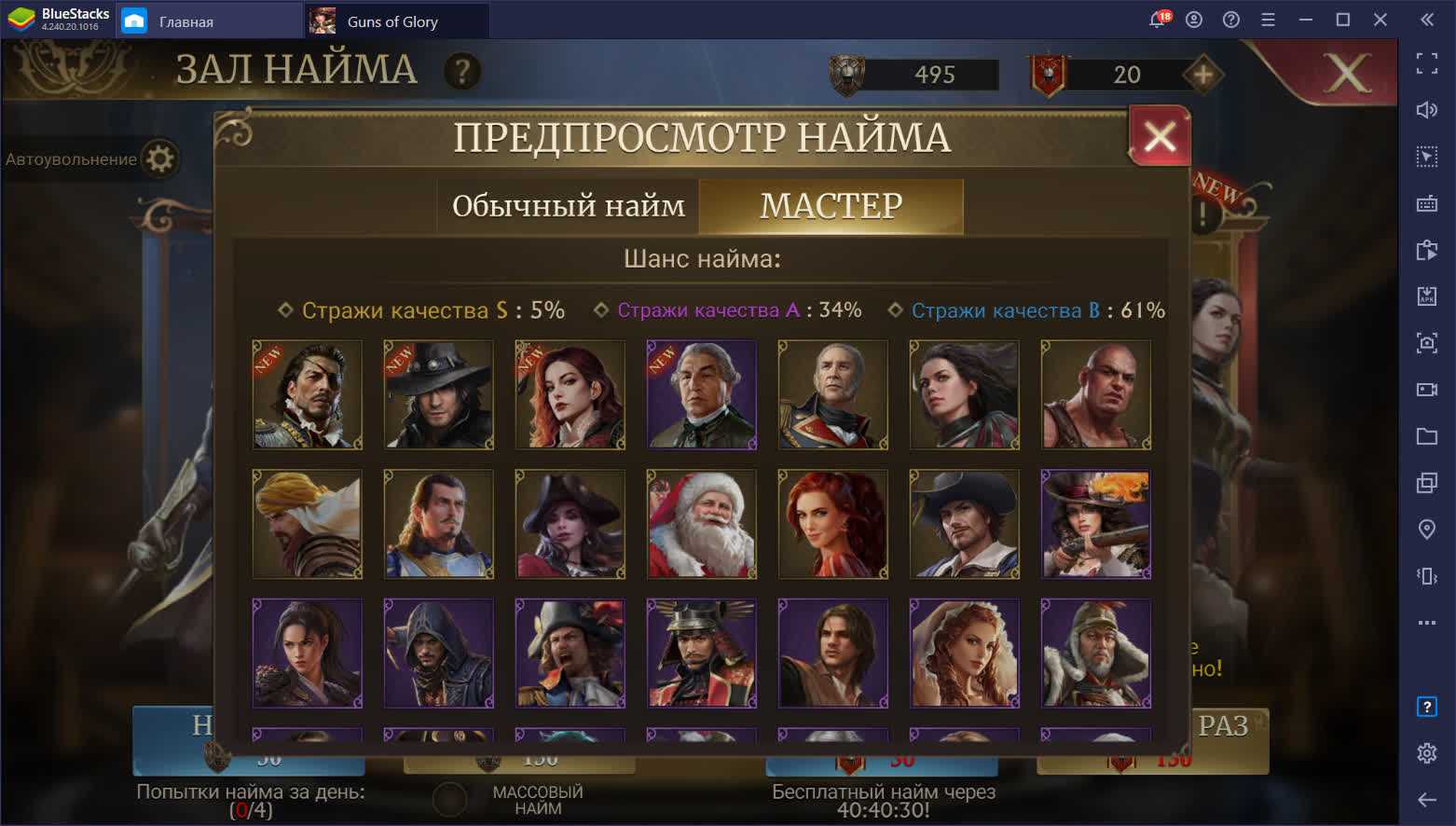Add more recruitment banners with plus button
This screenshot has height=826, width=1456.
tap(1203, 75)
